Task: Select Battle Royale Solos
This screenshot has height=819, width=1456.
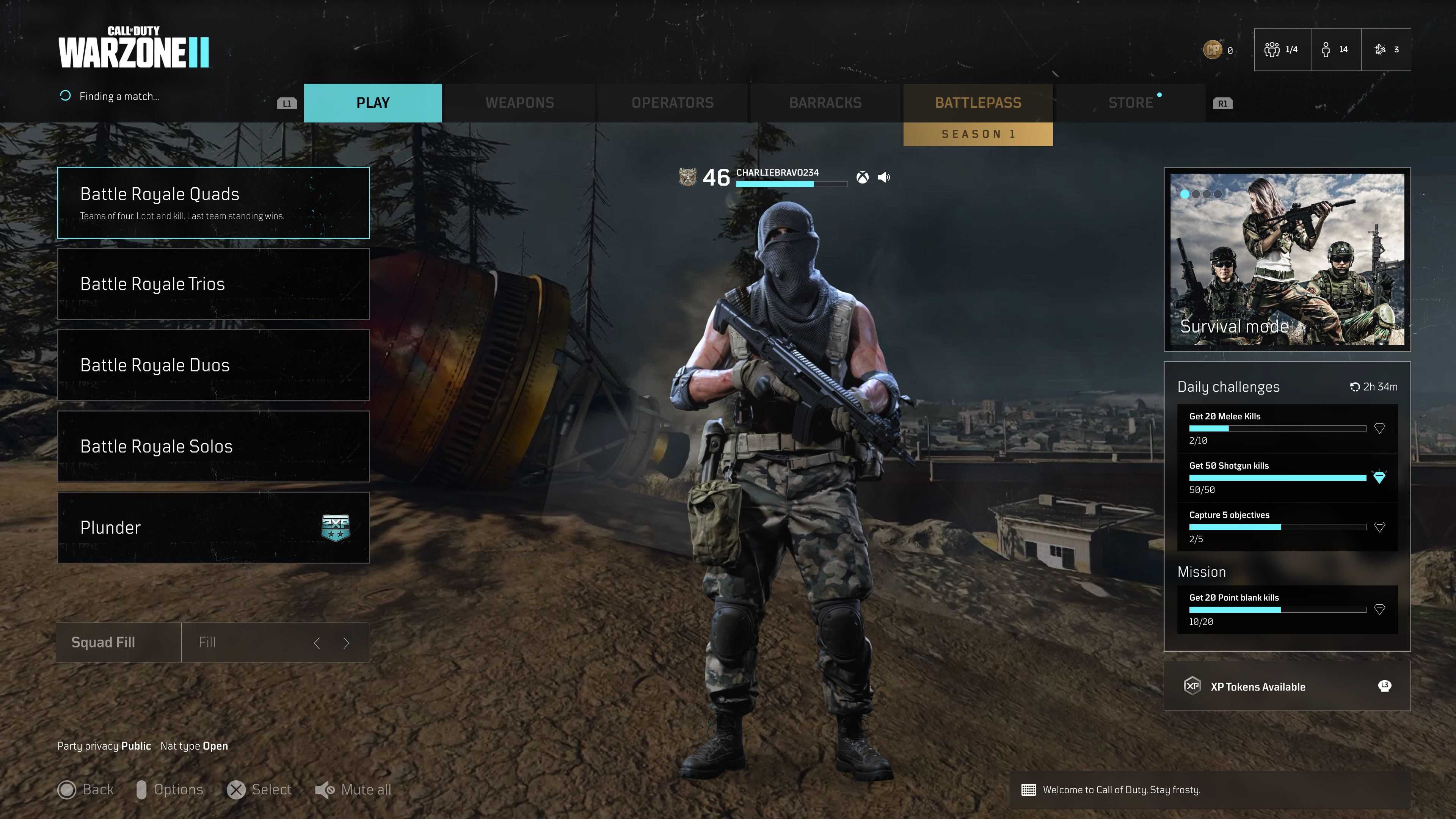Action: coord(213,447)
